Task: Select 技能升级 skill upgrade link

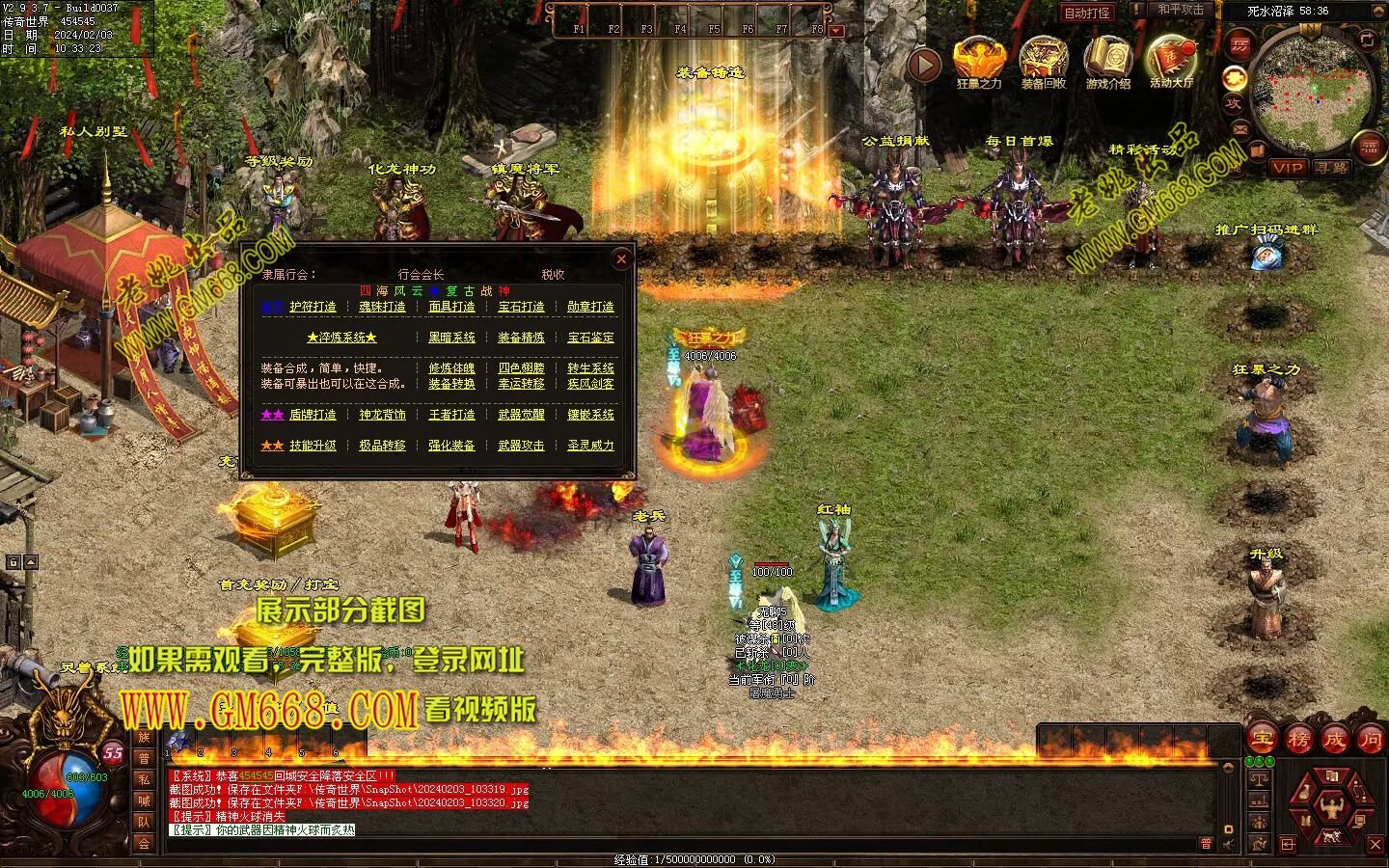Action: 313,446
